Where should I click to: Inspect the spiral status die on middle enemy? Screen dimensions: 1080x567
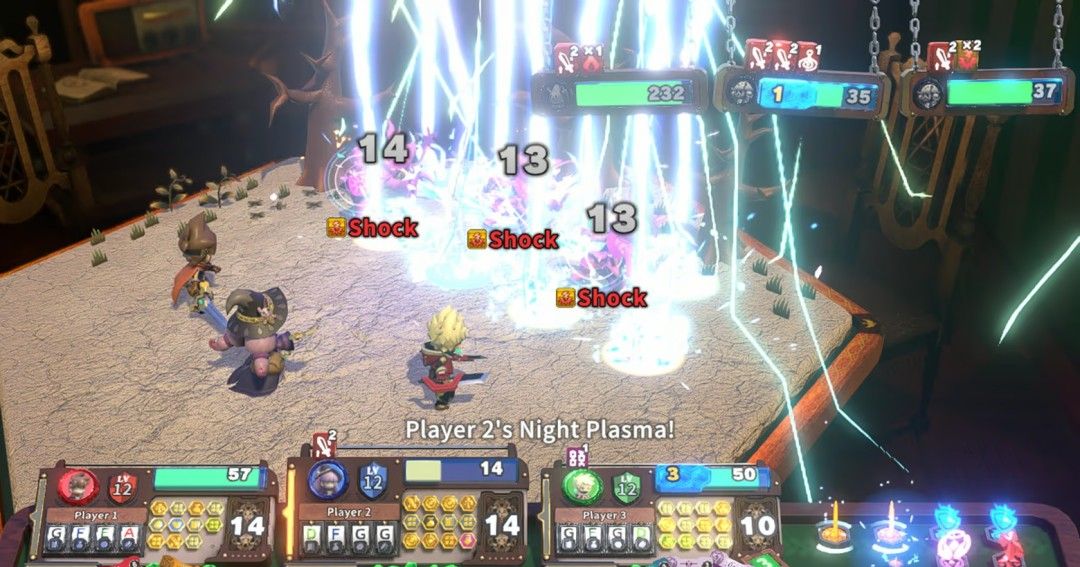point(808,58)
